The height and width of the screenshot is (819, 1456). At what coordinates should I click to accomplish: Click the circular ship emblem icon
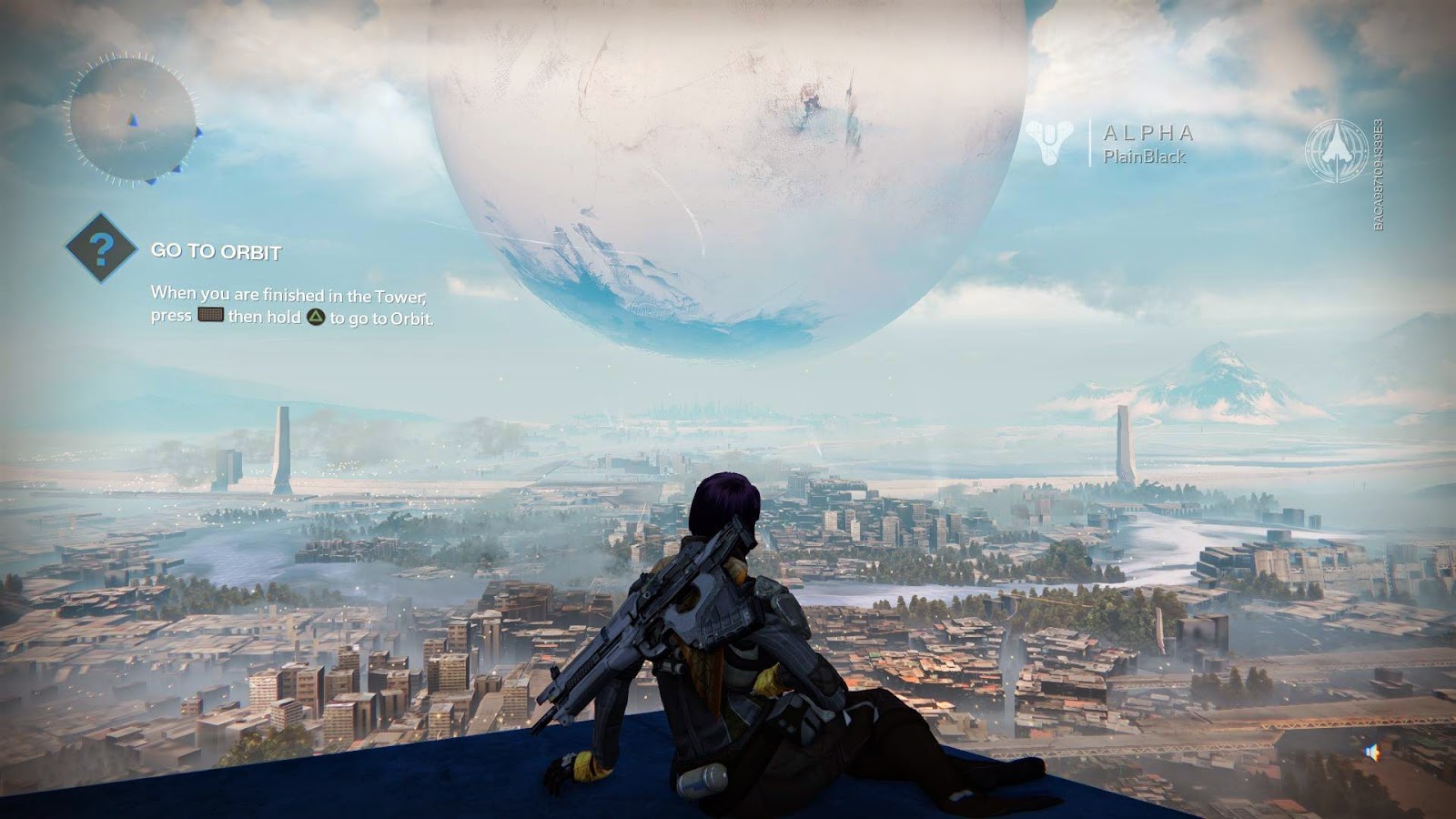coord(1336,150)
